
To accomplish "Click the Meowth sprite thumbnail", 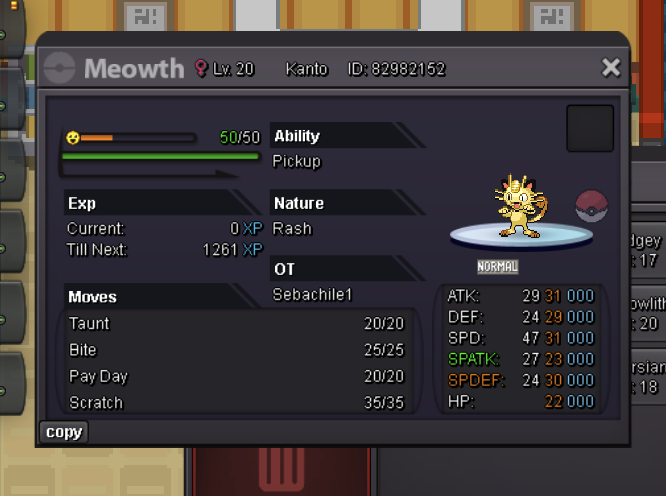I will (519, 208).
